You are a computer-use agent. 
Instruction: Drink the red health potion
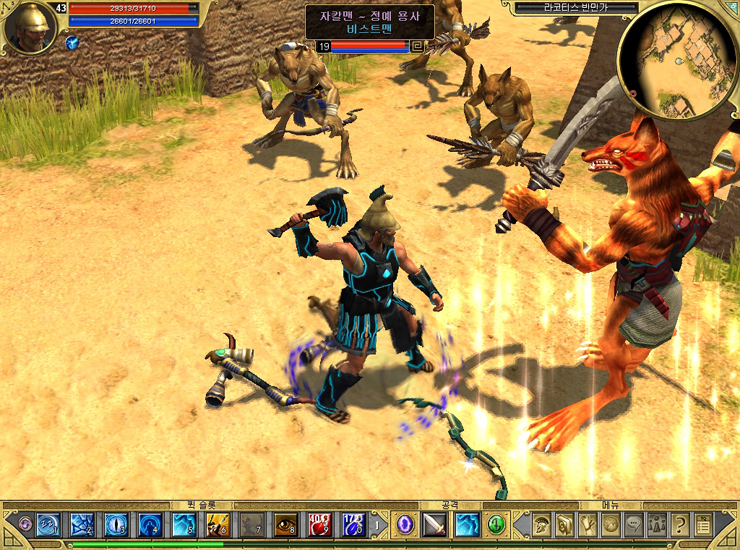click(319, 524)
